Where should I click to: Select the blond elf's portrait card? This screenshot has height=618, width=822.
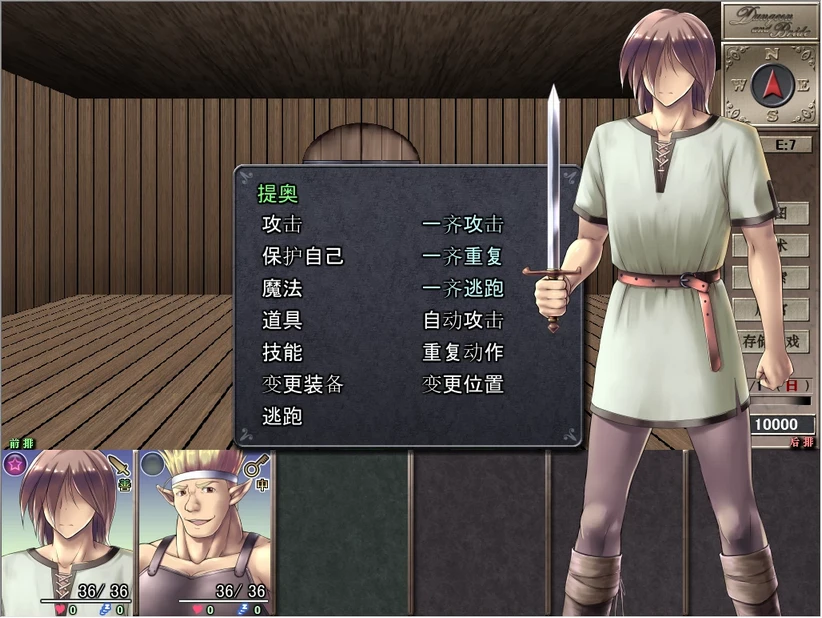(205, 532)
